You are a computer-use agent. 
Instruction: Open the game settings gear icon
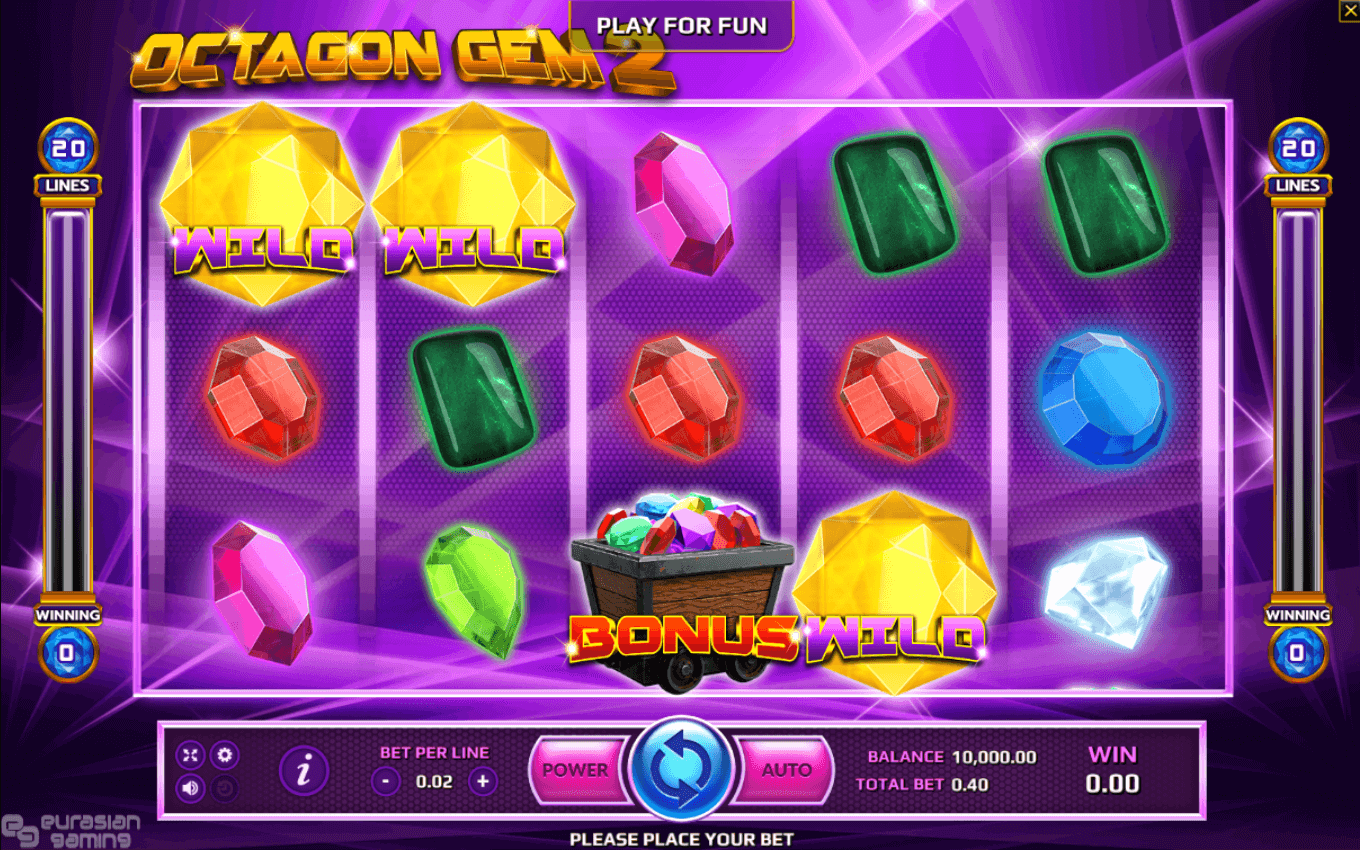coord(226,755)
